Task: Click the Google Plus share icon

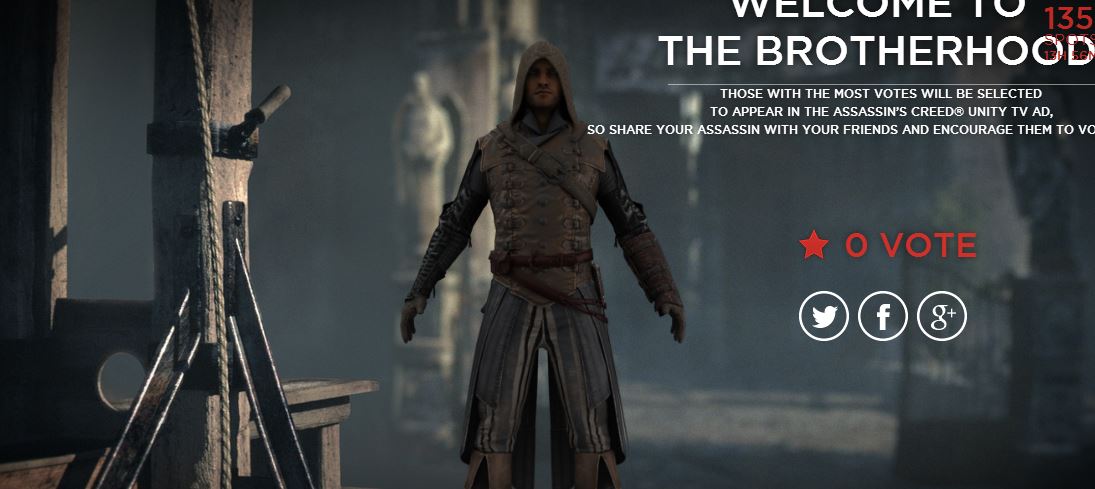Action: (x=942, y=317)
